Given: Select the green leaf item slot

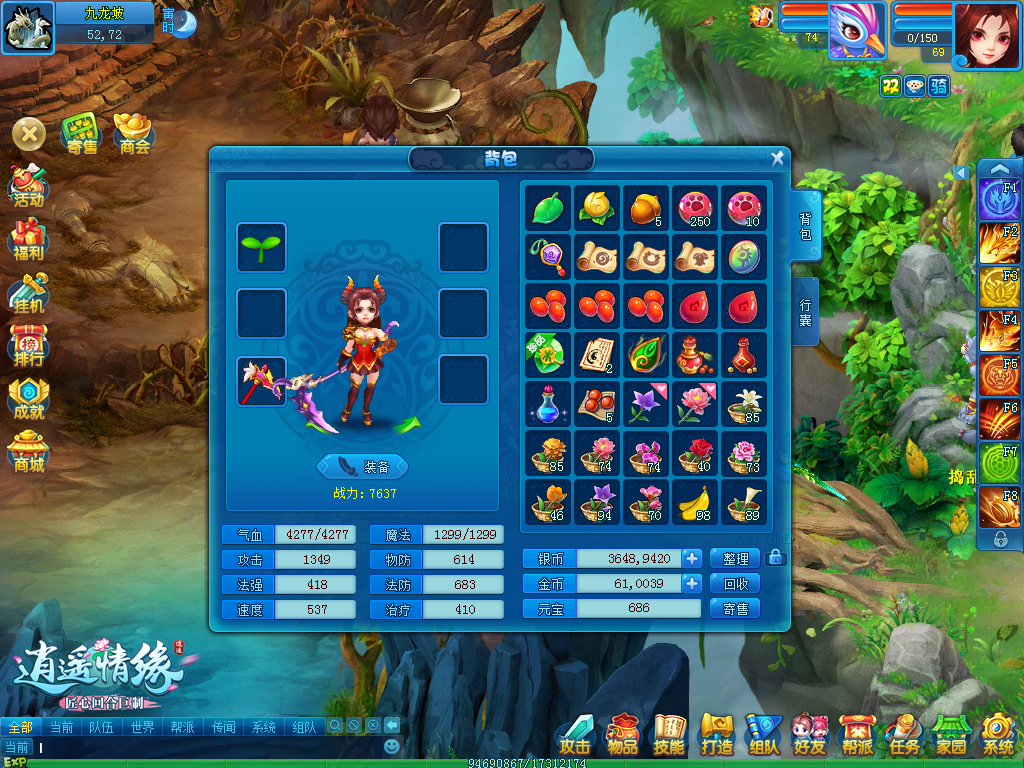Looking at the screenshot, I should point(547,208).
